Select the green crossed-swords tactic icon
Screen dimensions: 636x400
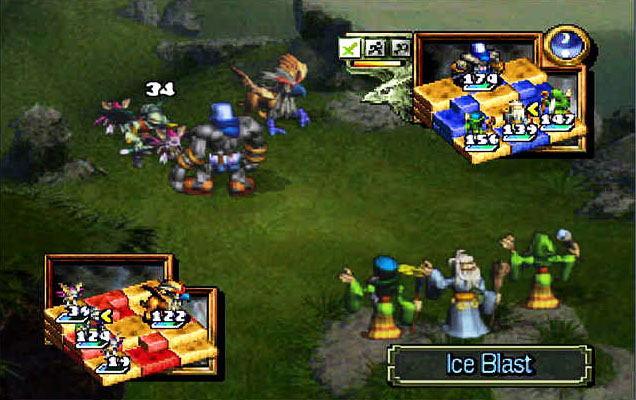349,47
